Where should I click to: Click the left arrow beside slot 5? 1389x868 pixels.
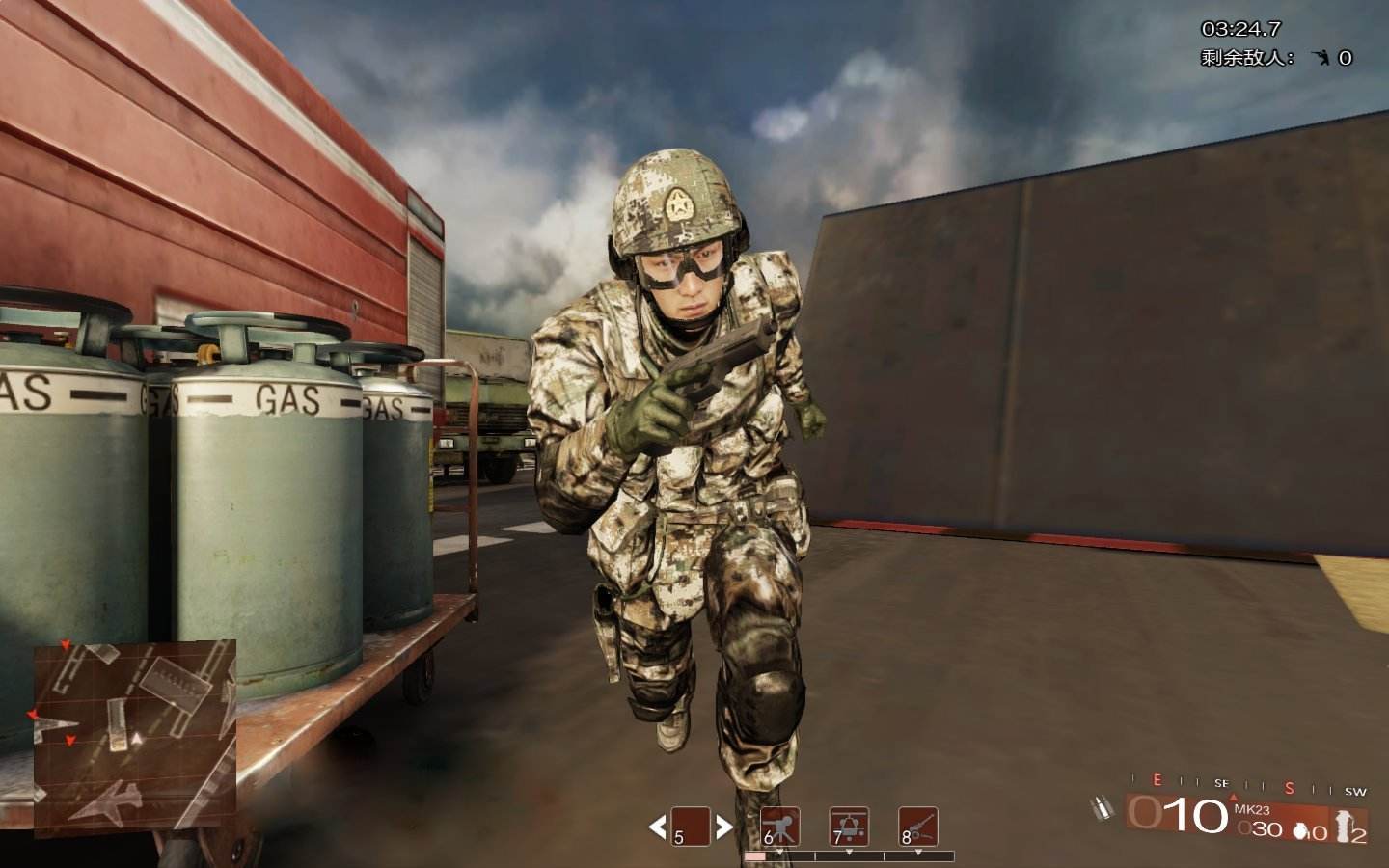[658, 827]
